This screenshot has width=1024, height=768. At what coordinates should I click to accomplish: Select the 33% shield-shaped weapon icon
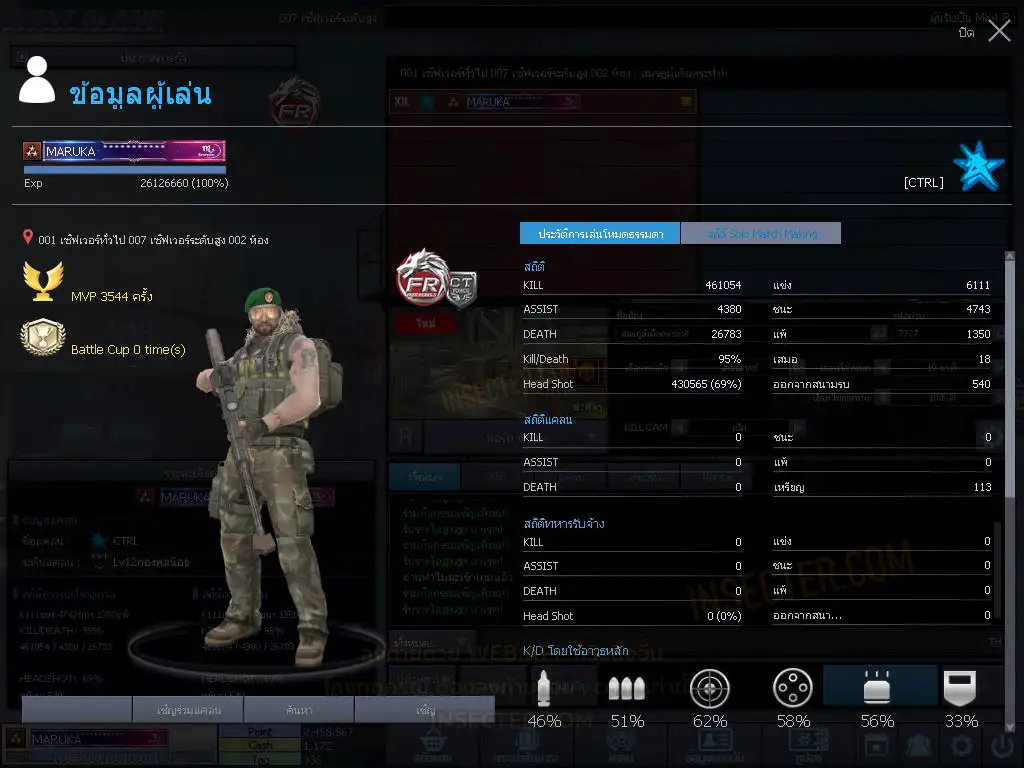pos(961,689)
